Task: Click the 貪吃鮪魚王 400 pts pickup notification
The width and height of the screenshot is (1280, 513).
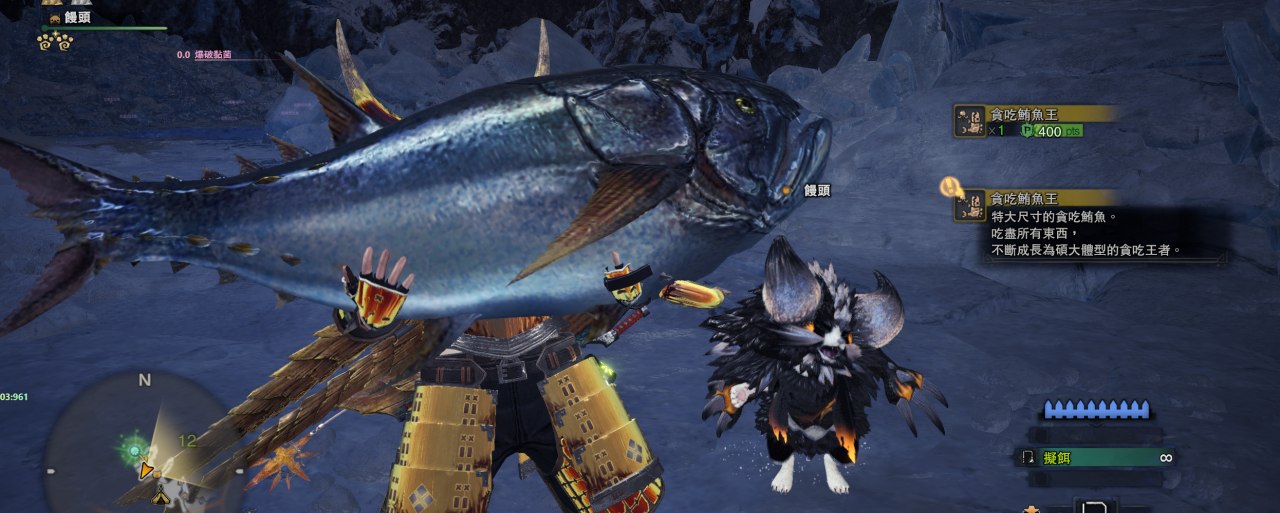Action: click(1034, 121)
